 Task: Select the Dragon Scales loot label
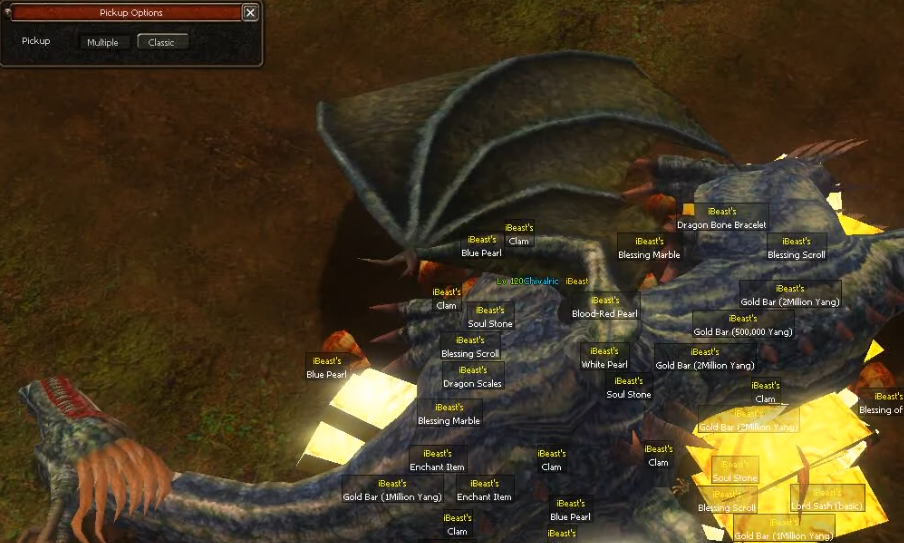tap(473, 383)
